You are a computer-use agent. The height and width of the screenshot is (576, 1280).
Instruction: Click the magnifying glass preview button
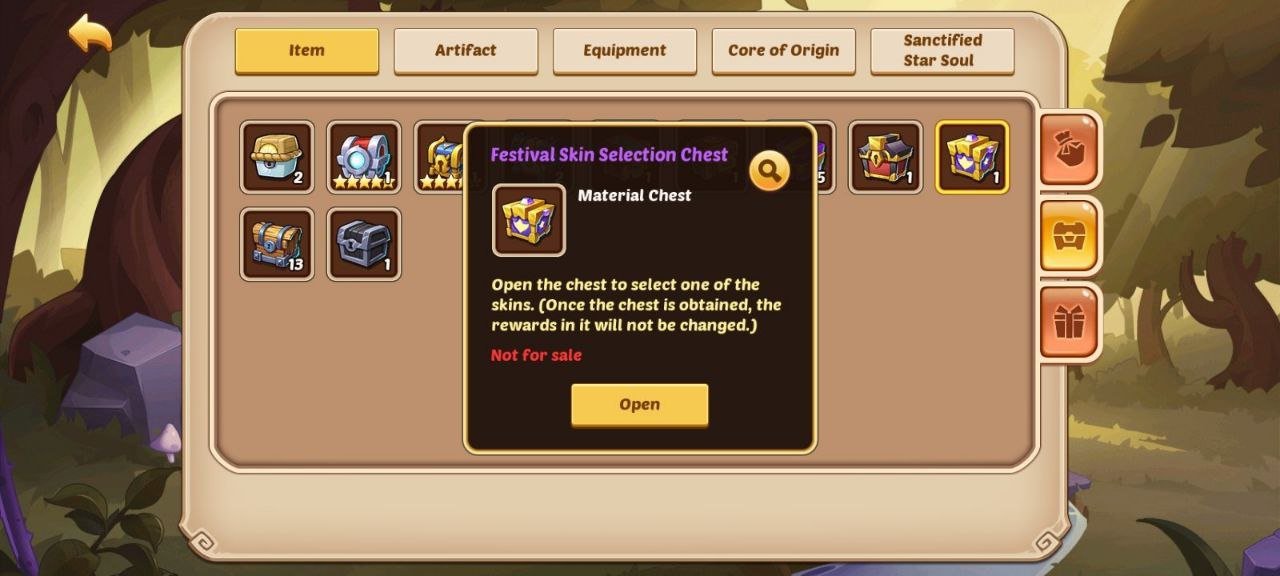point(768,172)
